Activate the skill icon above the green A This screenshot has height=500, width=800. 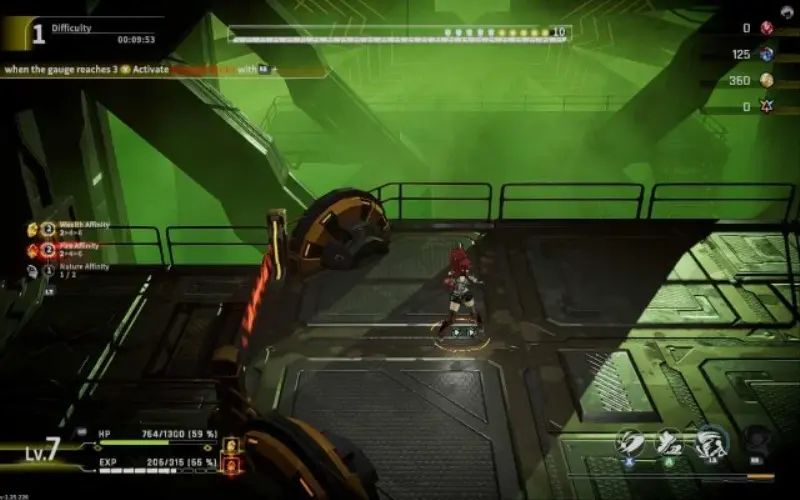[x=669, y=441]
